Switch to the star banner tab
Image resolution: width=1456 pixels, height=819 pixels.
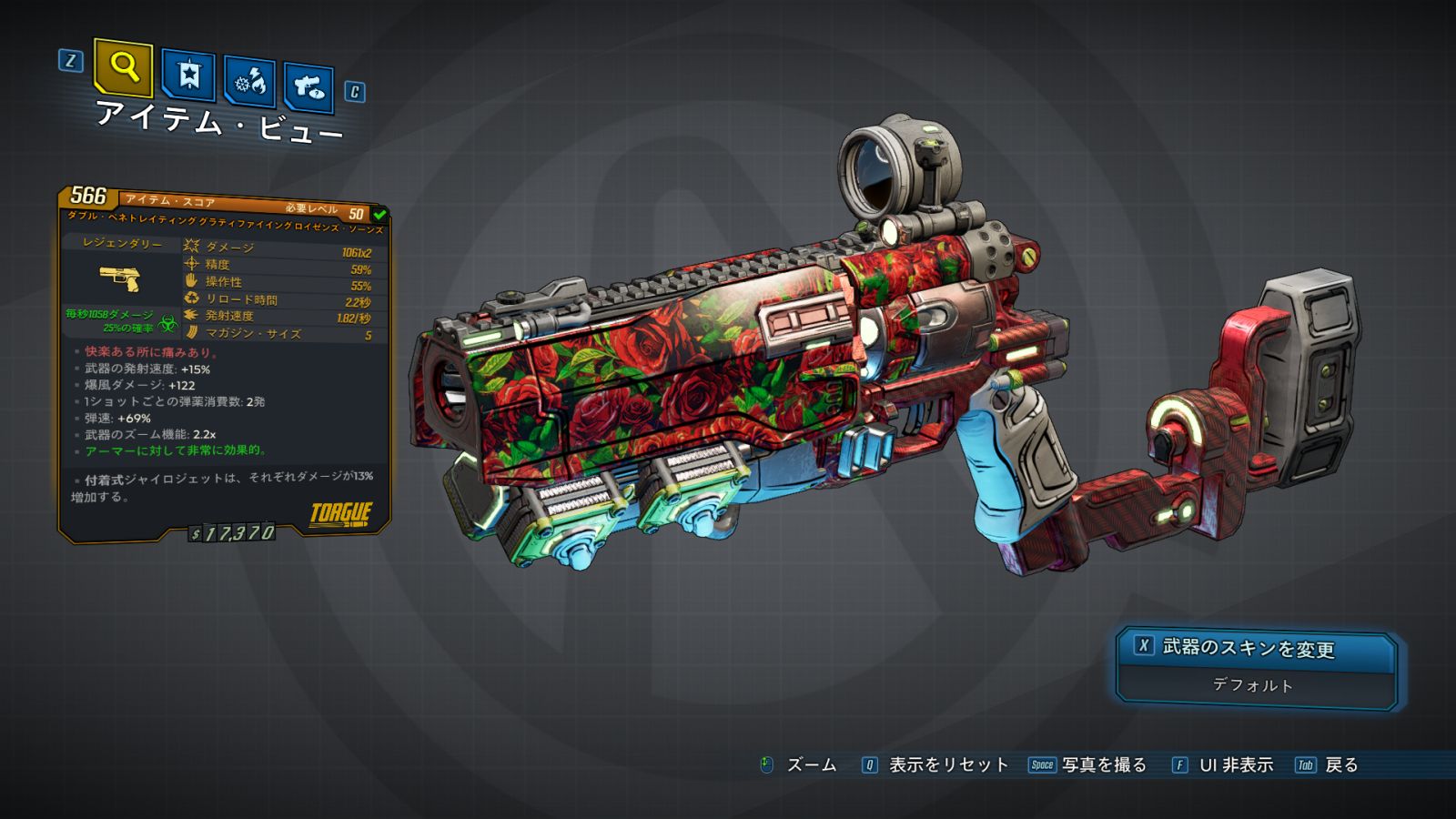(x=188, y=75)
